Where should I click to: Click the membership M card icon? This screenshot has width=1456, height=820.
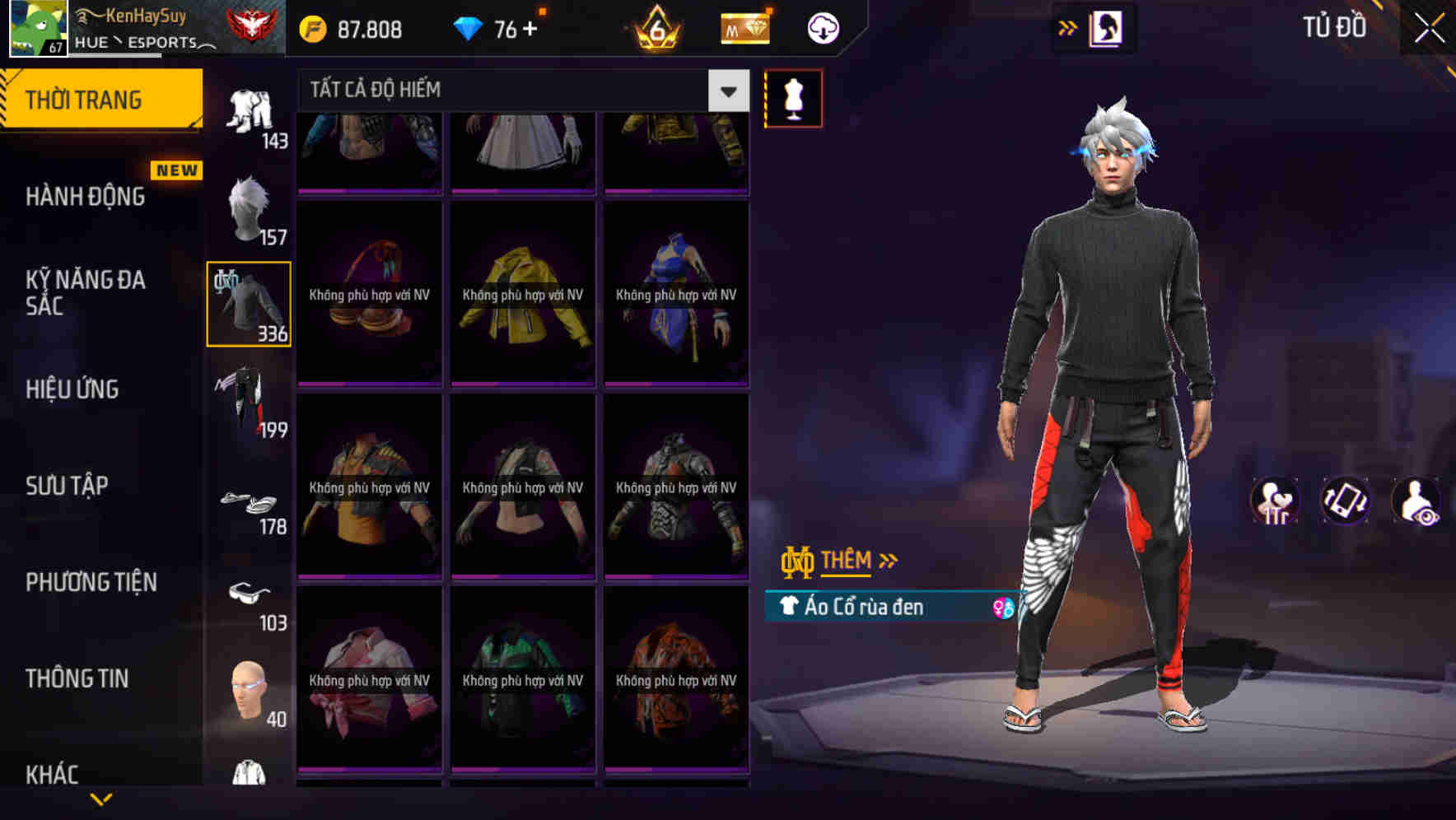coord(744,29)
